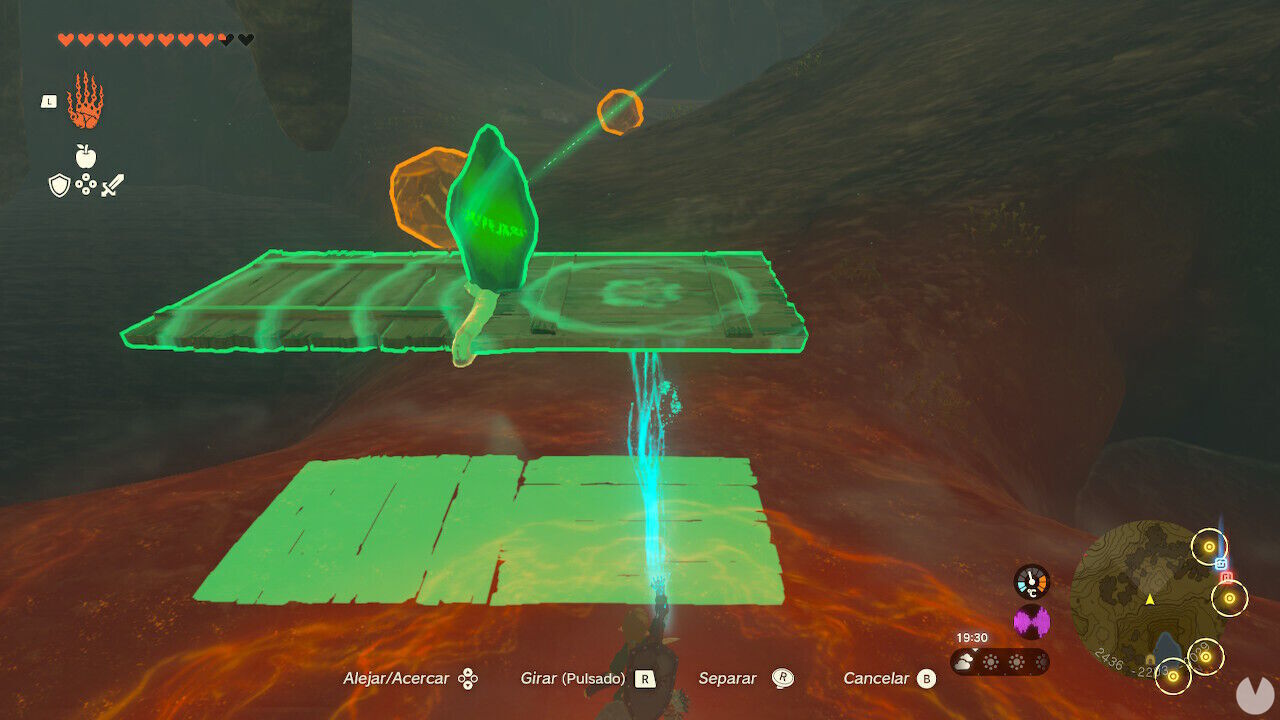Click the yellow player arrow on the minimap
This screenshot has width=1280, height=720.
click(x=1149, y=598)
